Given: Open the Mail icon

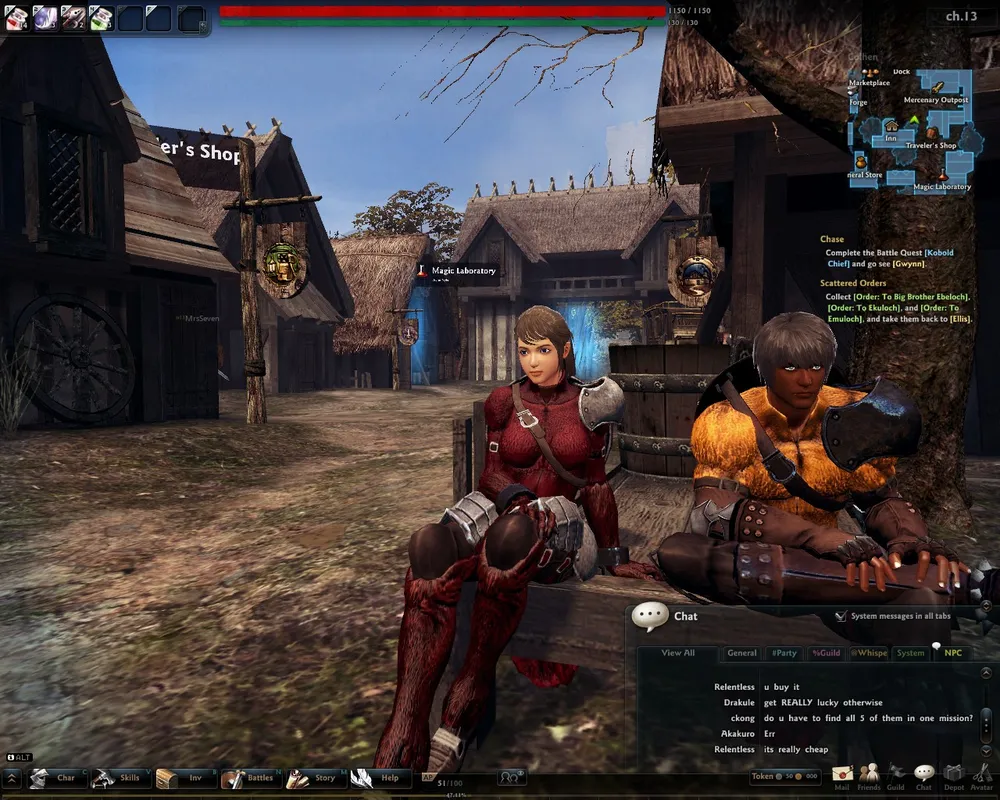Looking at the screenshot, I should point(841,775).
